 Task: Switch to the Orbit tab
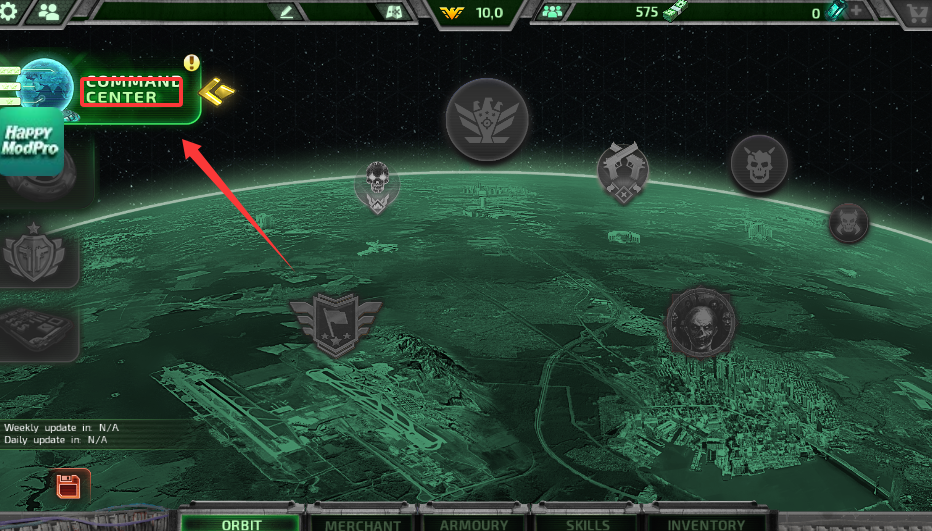click(240, 523)
